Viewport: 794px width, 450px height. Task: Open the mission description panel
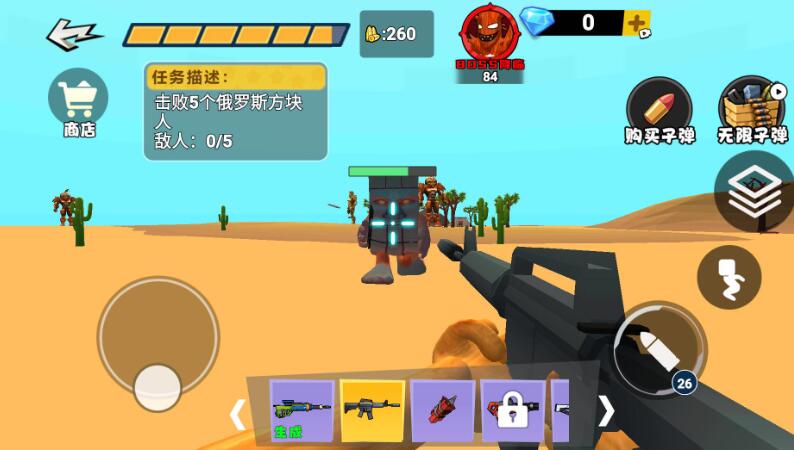tap(235, 110)
